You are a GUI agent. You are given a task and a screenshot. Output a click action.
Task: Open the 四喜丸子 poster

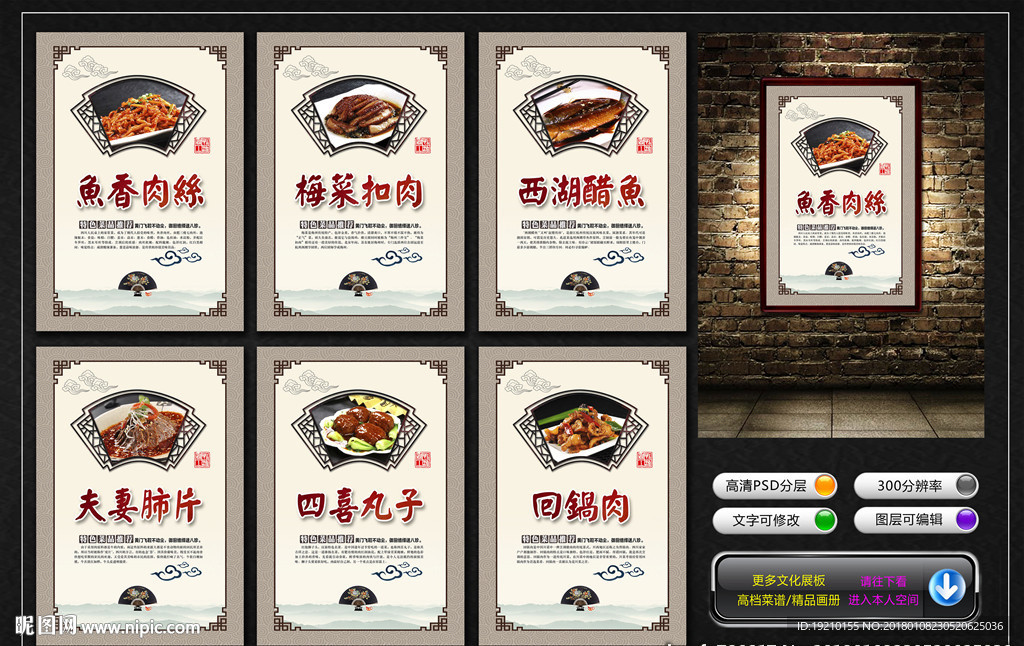(x=360, y=495)
